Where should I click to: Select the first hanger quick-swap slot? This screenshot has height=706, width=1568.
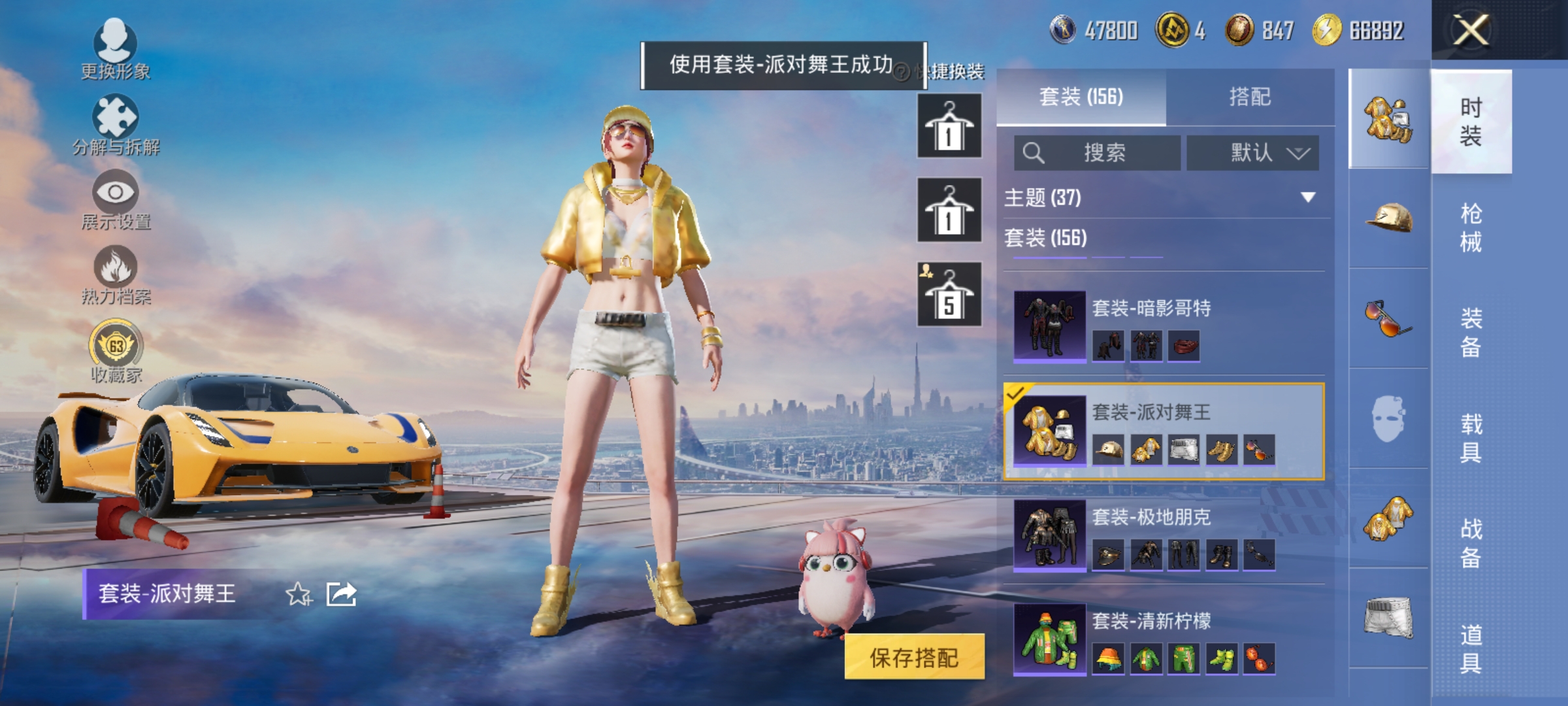pyautogui.click(x=949, y=124)
